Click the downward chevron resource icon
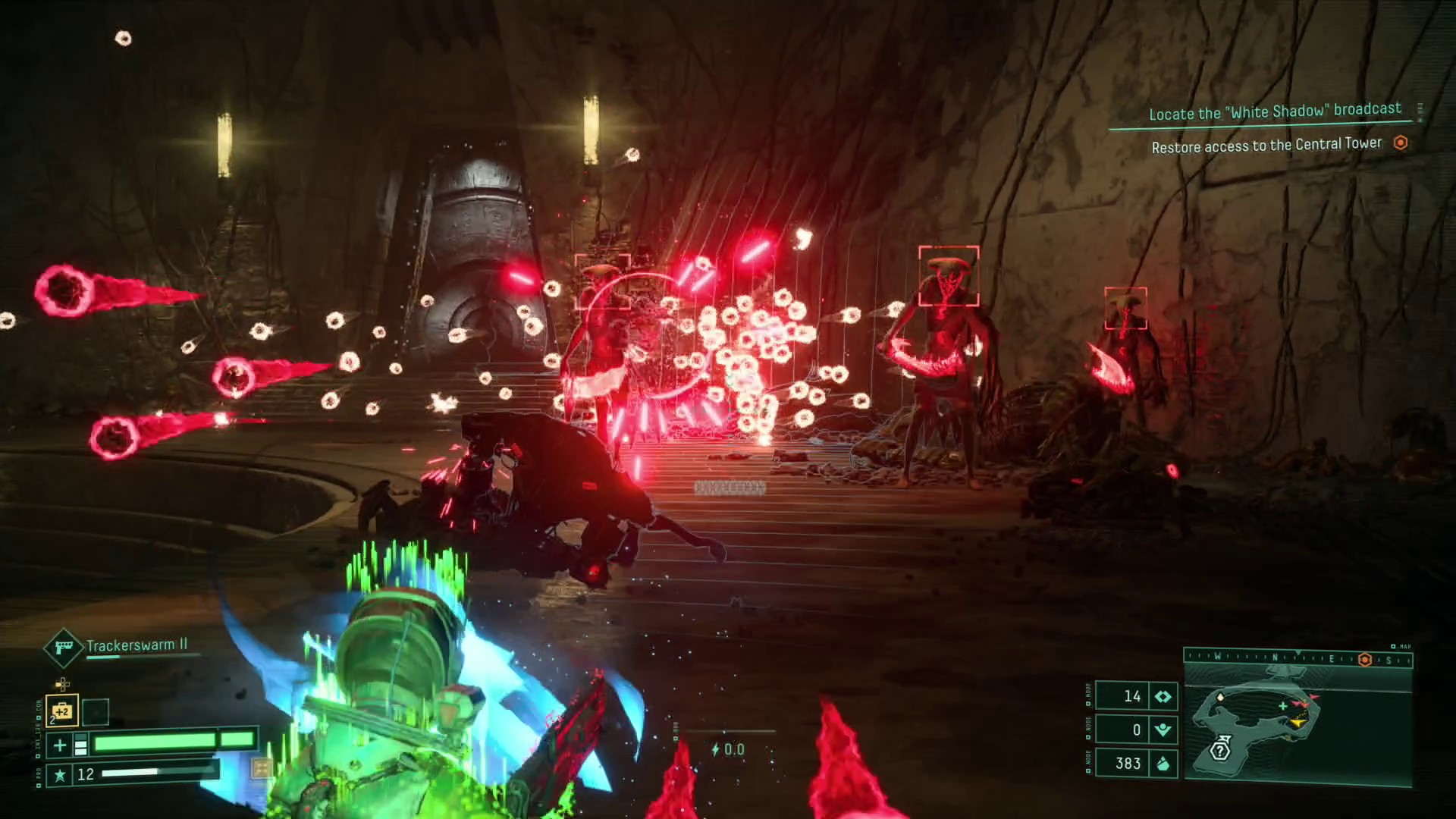The image size is (1456, 819). pyautogui.click(x=1163, y=730)
